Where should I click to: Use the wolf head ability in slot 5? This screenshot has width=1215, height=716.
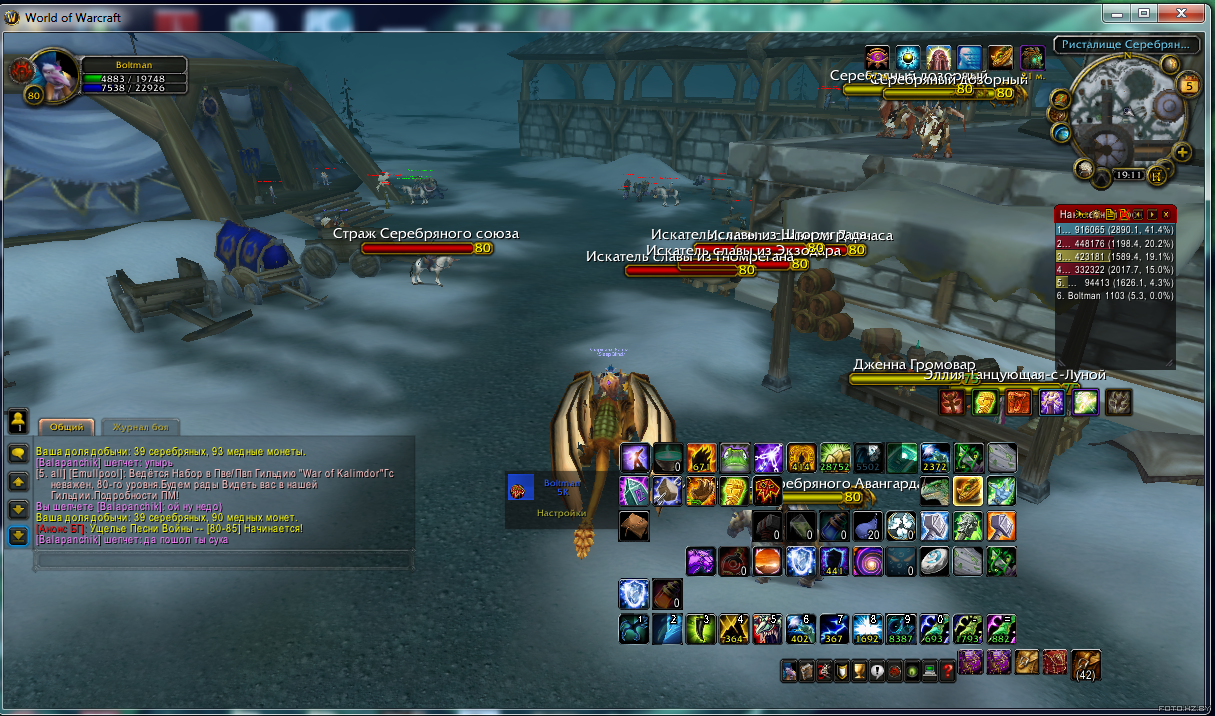pos(767,628)
